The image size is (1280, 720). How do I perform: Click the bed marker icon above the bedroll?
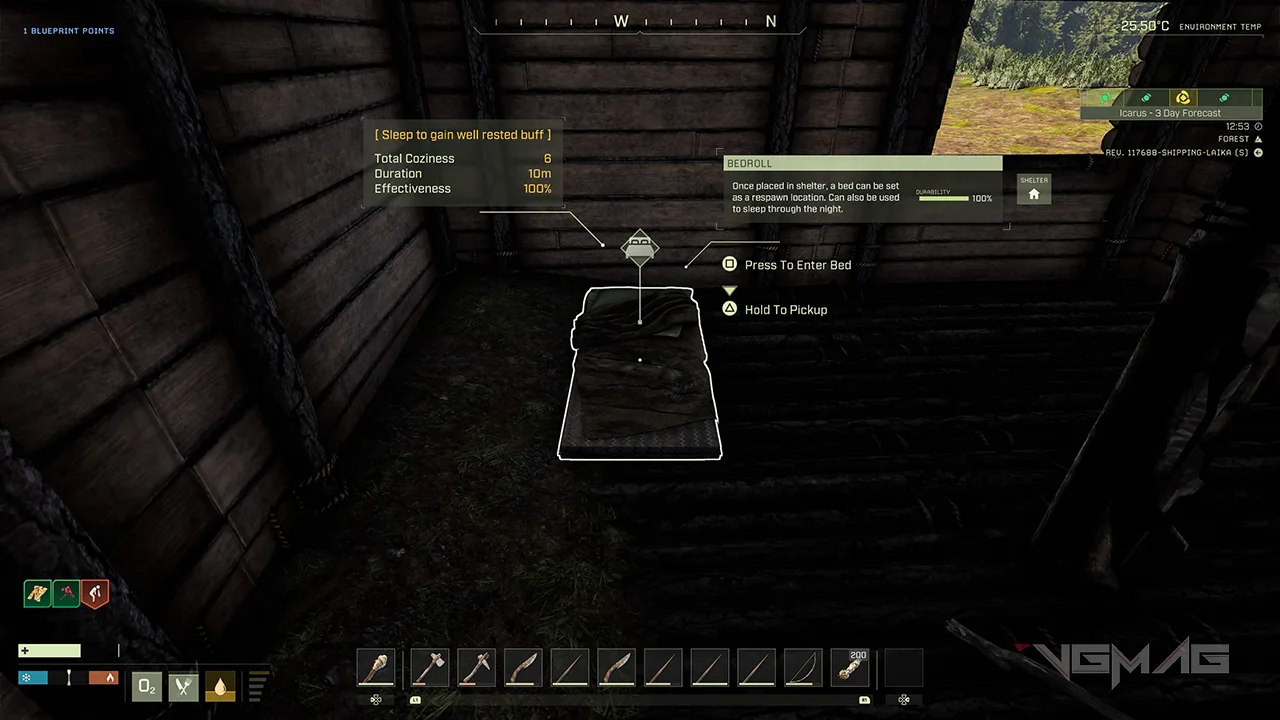pyautogui.click(x=639, y=245)
